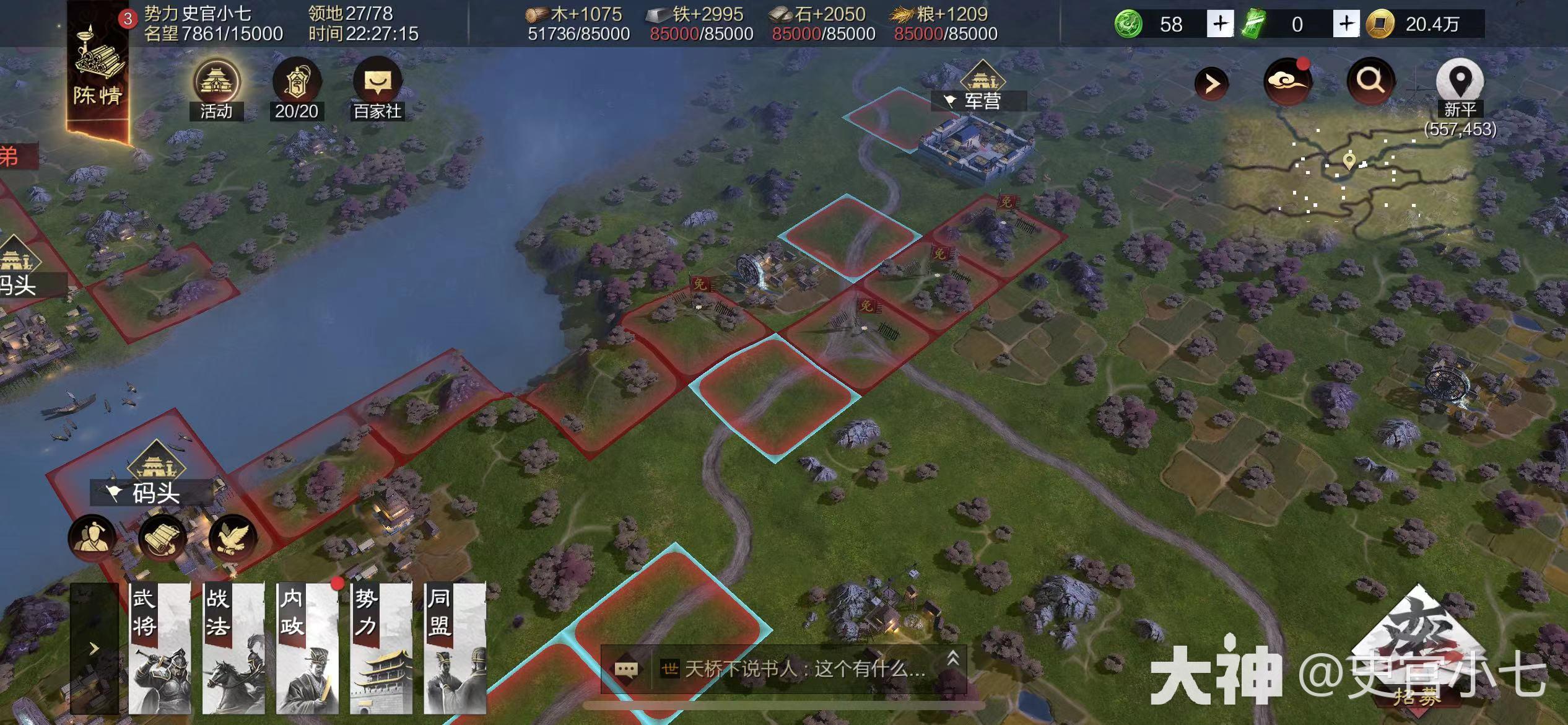Add jade currency with plus button
The image size is (1568, 725).
tap(1219, 24)
